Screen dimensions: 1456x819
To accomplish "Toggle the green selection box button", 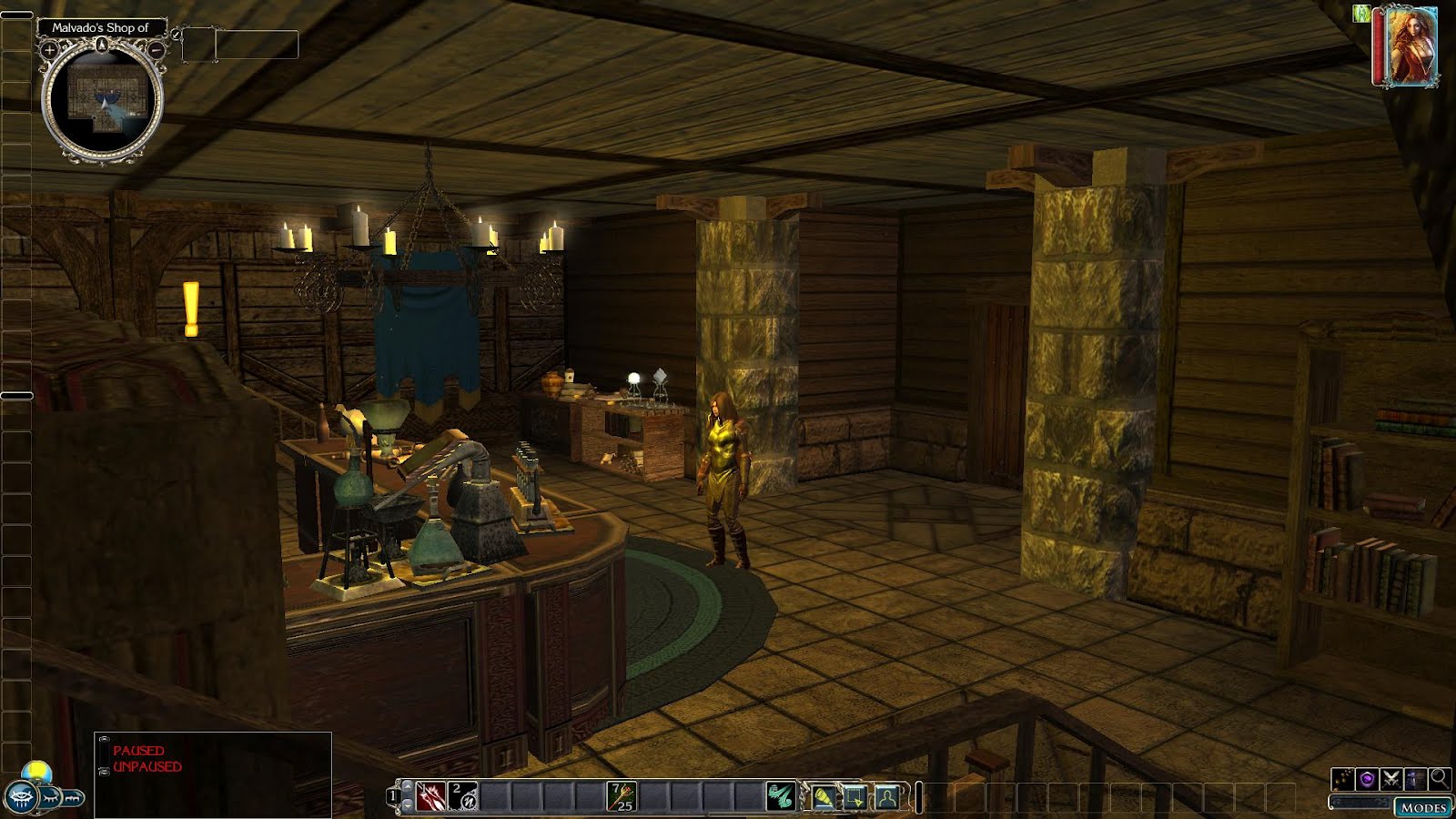I will click(x=855, y=798).
